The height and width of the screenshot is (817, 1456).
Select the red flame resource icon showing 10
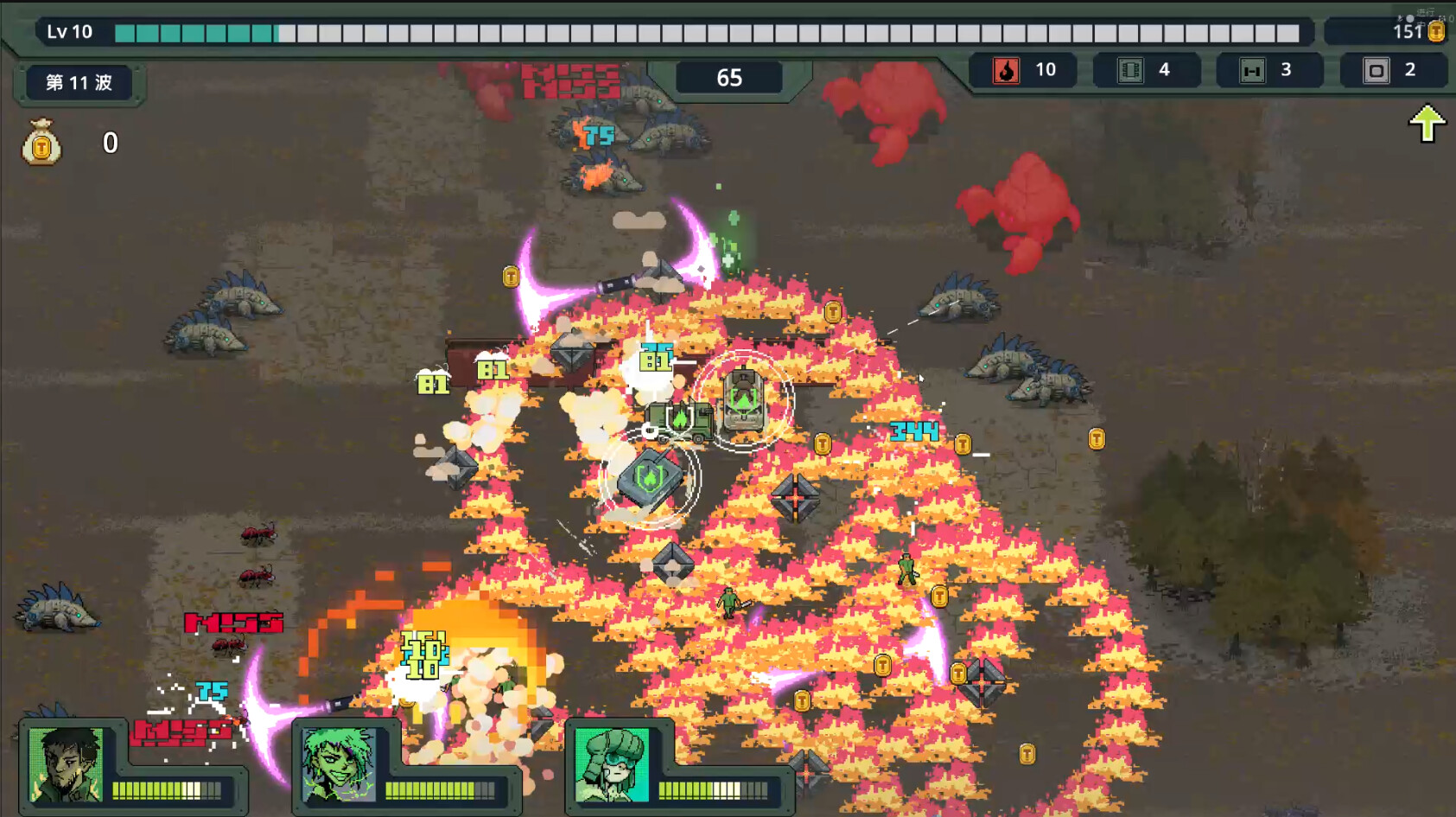(1007, 70)
